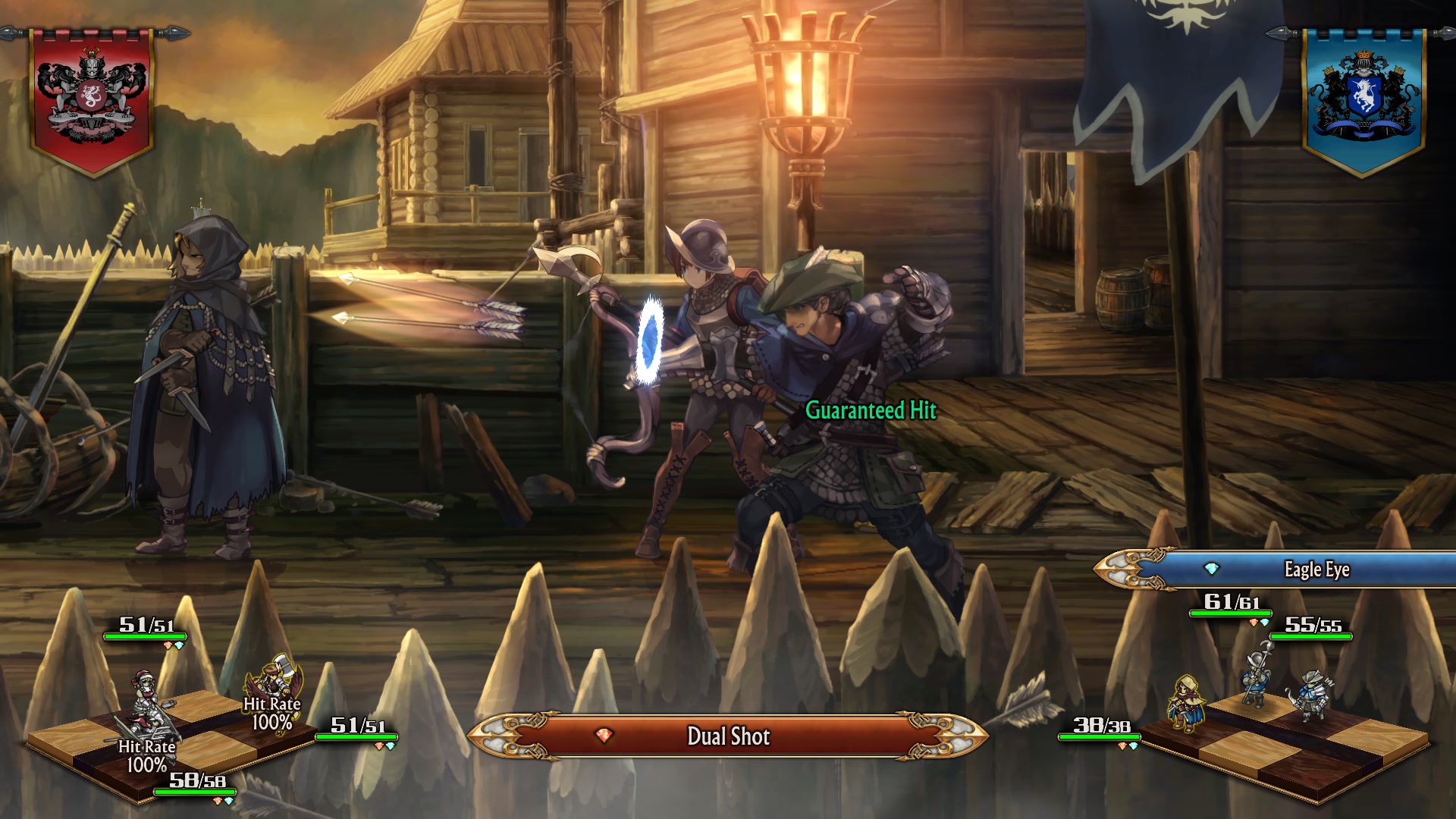Toggle the blue diamond under the 58/58 bar
Screen dimensions: 1456x819
(230, 800)
